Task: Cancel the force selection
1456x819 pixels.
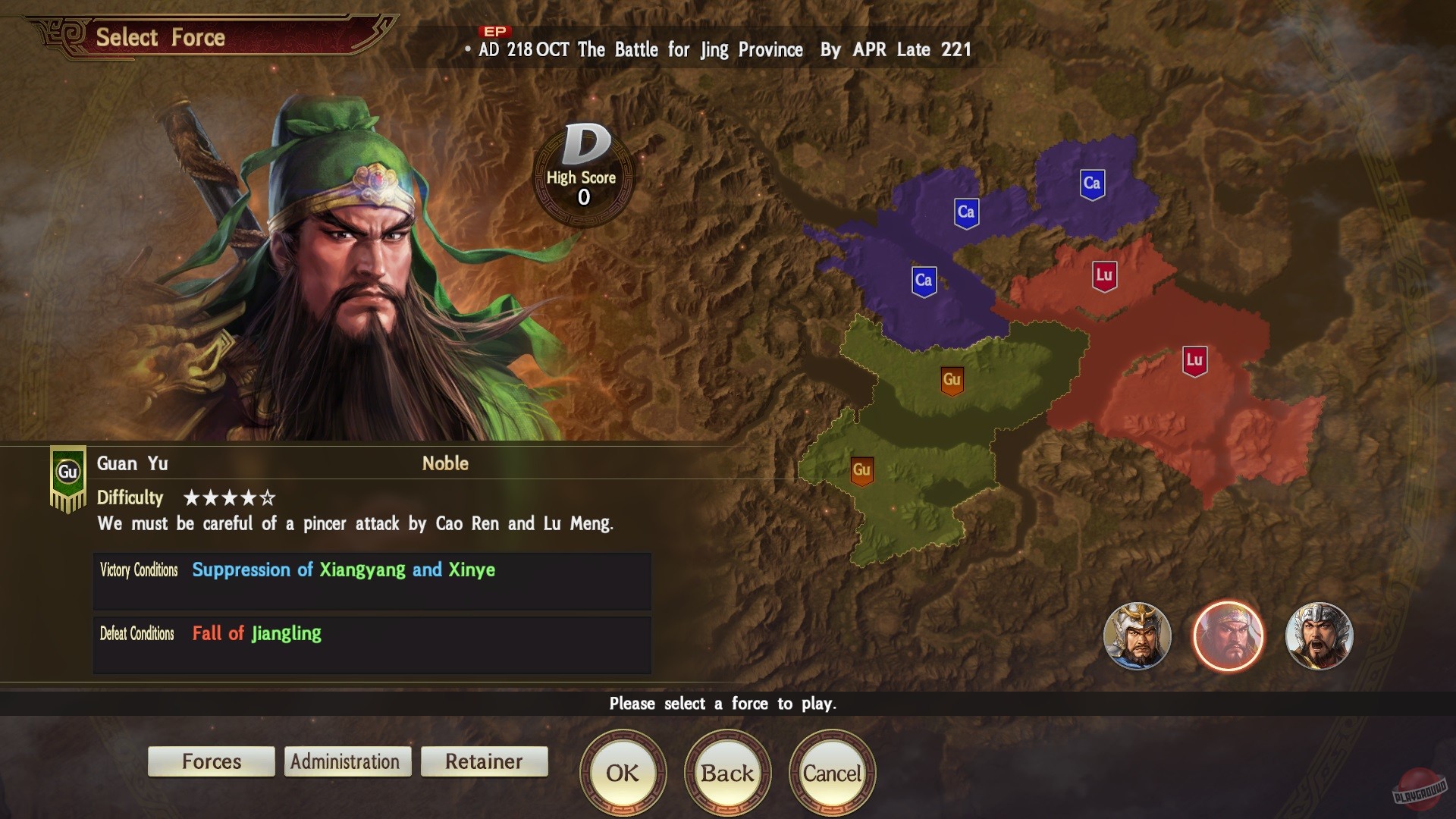Action: [x=832, y=773]
